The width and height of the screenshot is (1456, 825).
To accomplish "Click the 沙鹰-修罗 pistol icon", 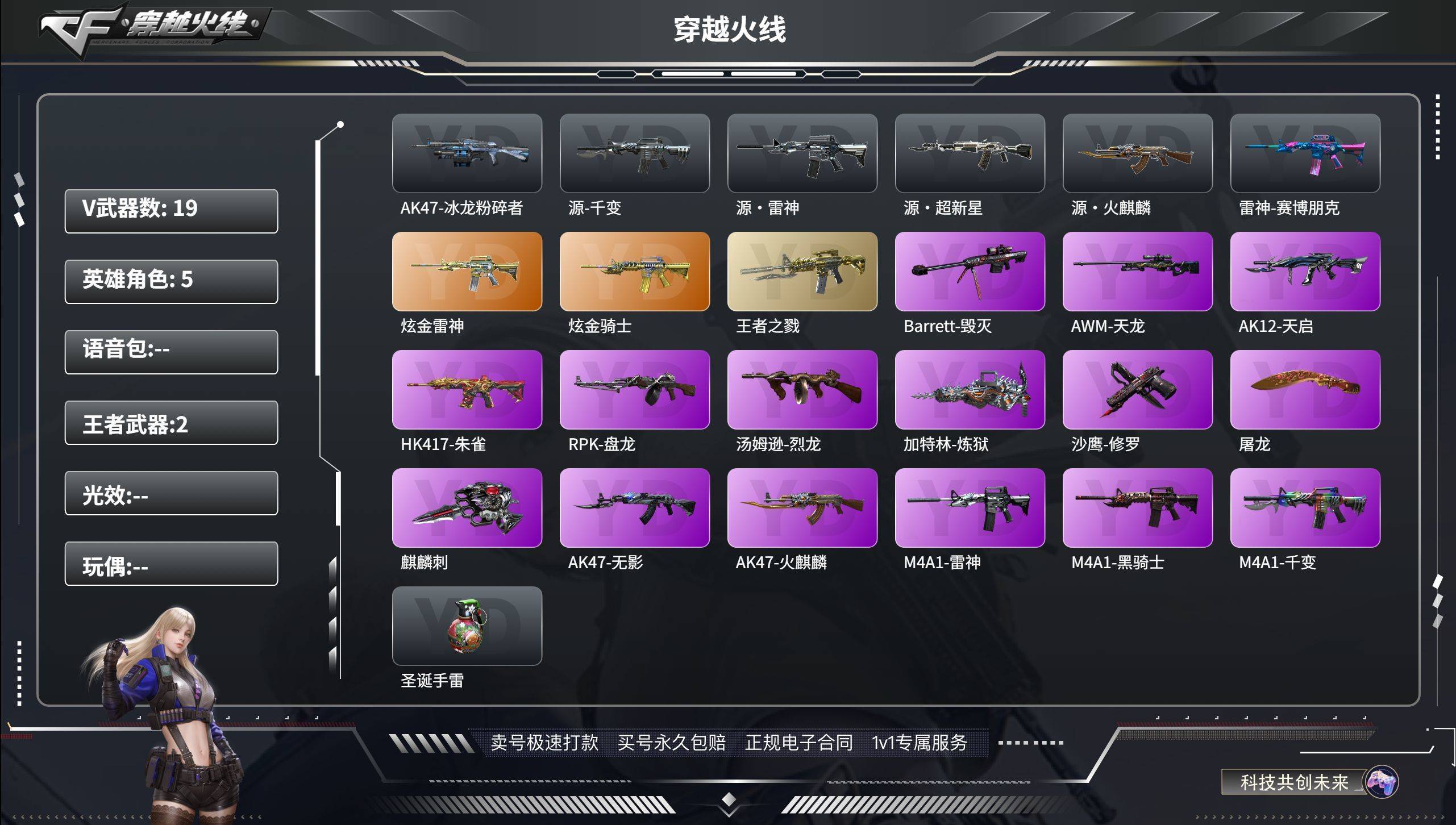I will 1137,390.
